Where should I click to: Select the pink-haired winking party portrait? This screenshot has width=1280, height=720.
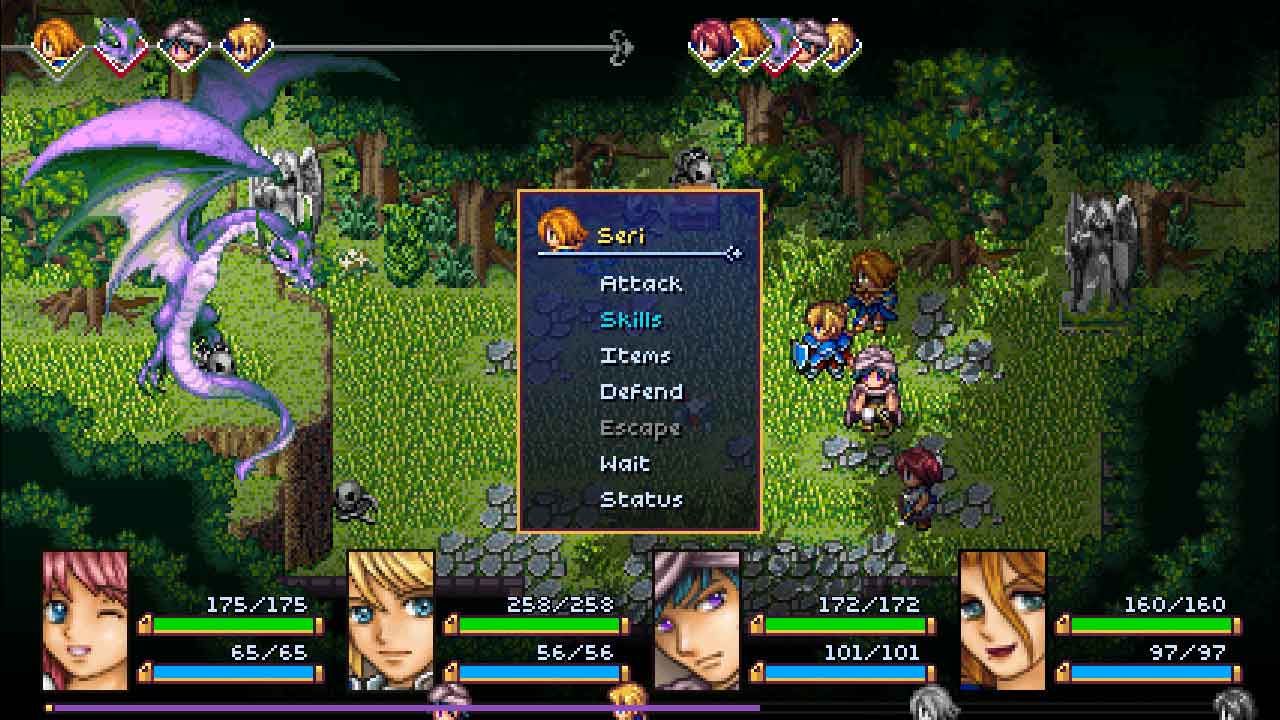[86, 620]
